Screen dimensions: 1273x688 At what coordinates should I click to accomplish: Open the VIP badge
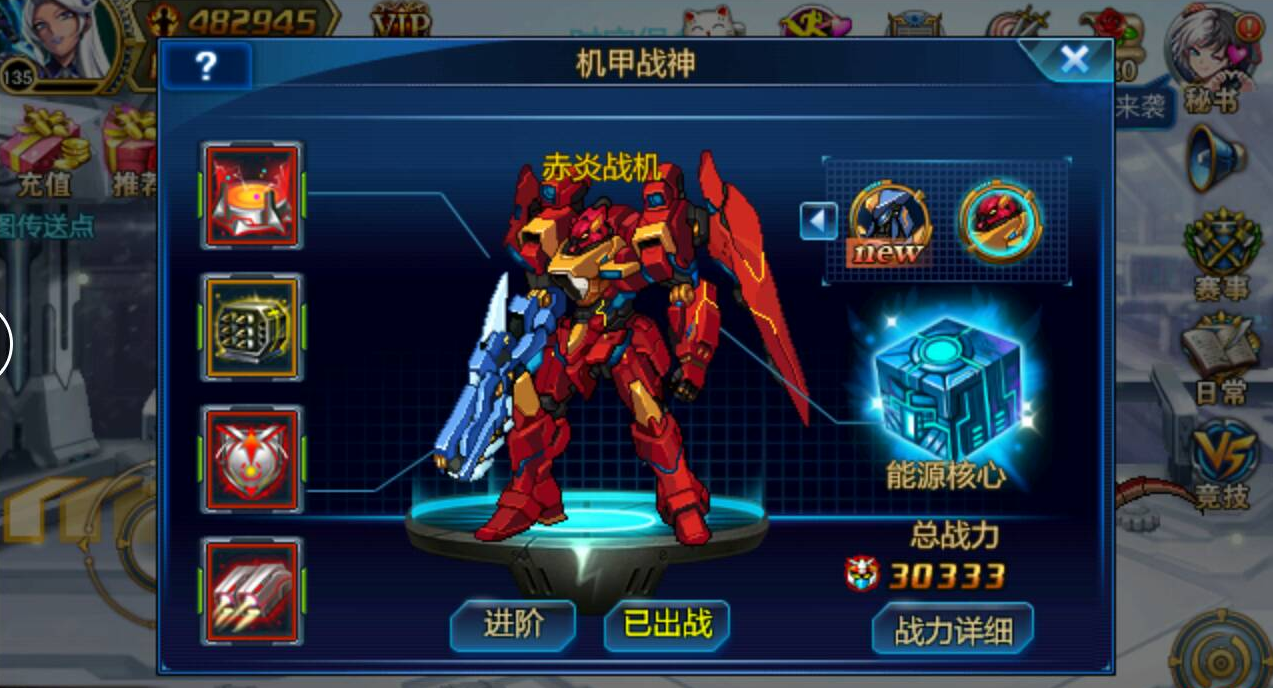[x=401, y=20]
